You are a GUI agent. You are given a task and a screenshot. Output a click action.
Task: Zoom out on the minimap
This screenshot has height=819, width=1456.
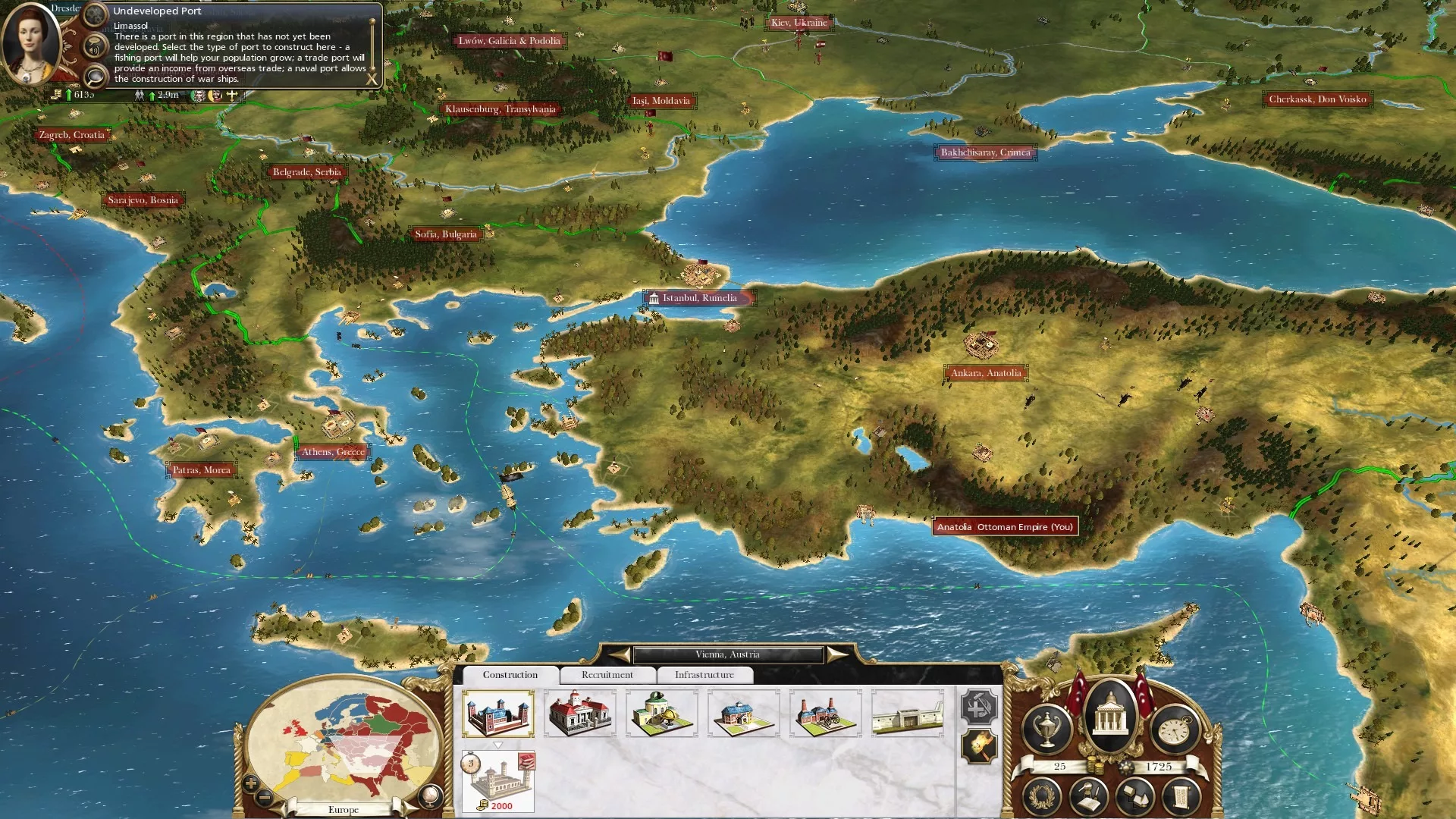pyautogui.click(x=265, y=797)
